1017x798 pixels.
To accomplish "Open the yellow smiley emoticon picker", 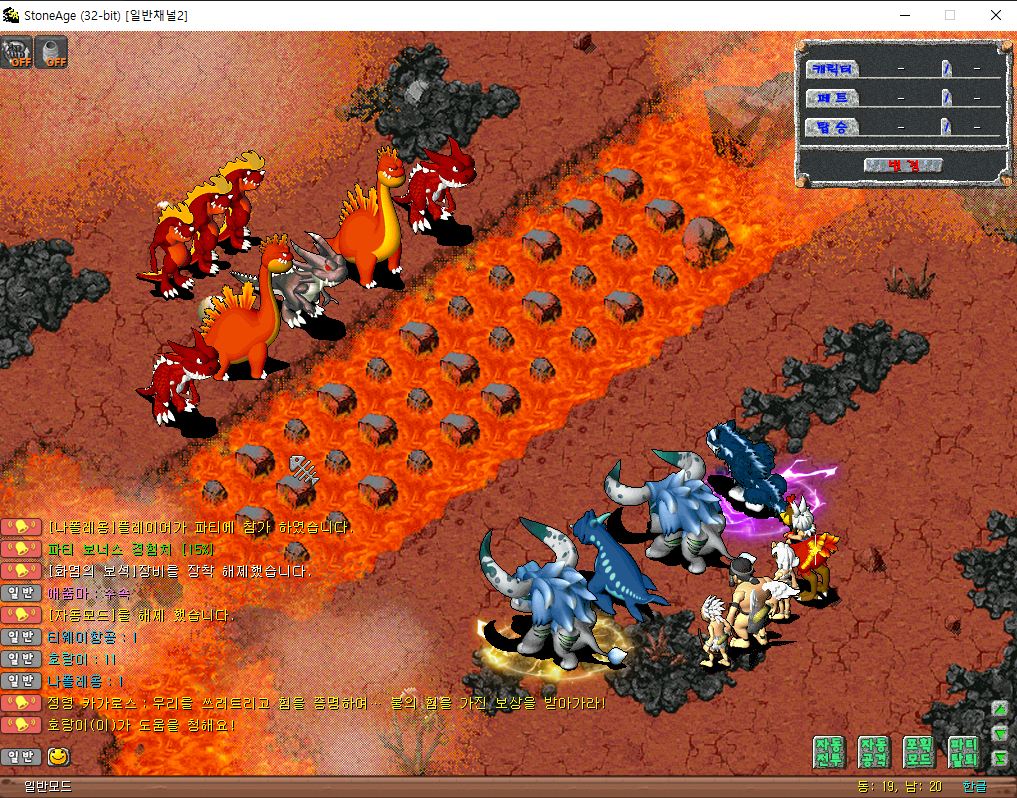I will (x=58, y=756).
